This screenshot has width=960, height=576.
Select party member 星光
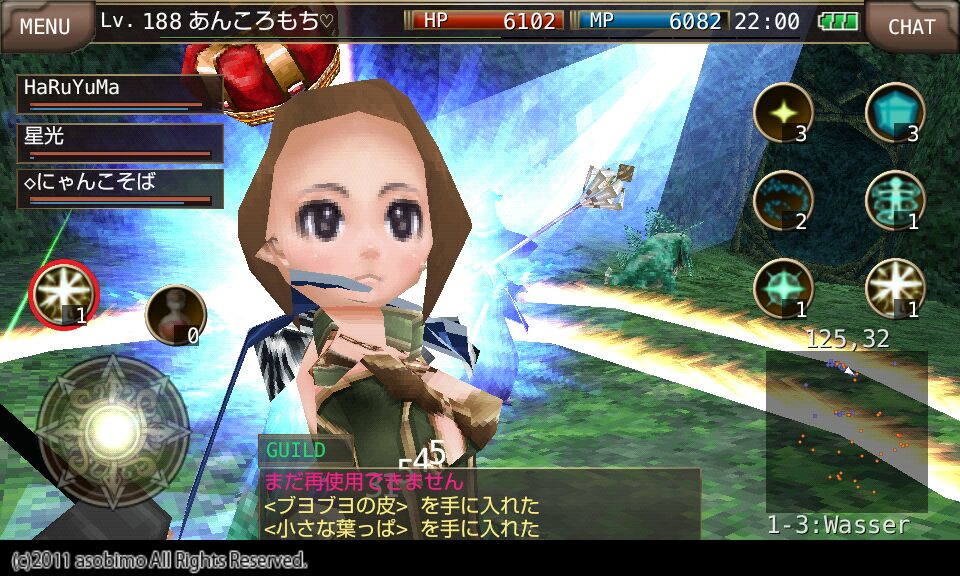pos(120,140)
